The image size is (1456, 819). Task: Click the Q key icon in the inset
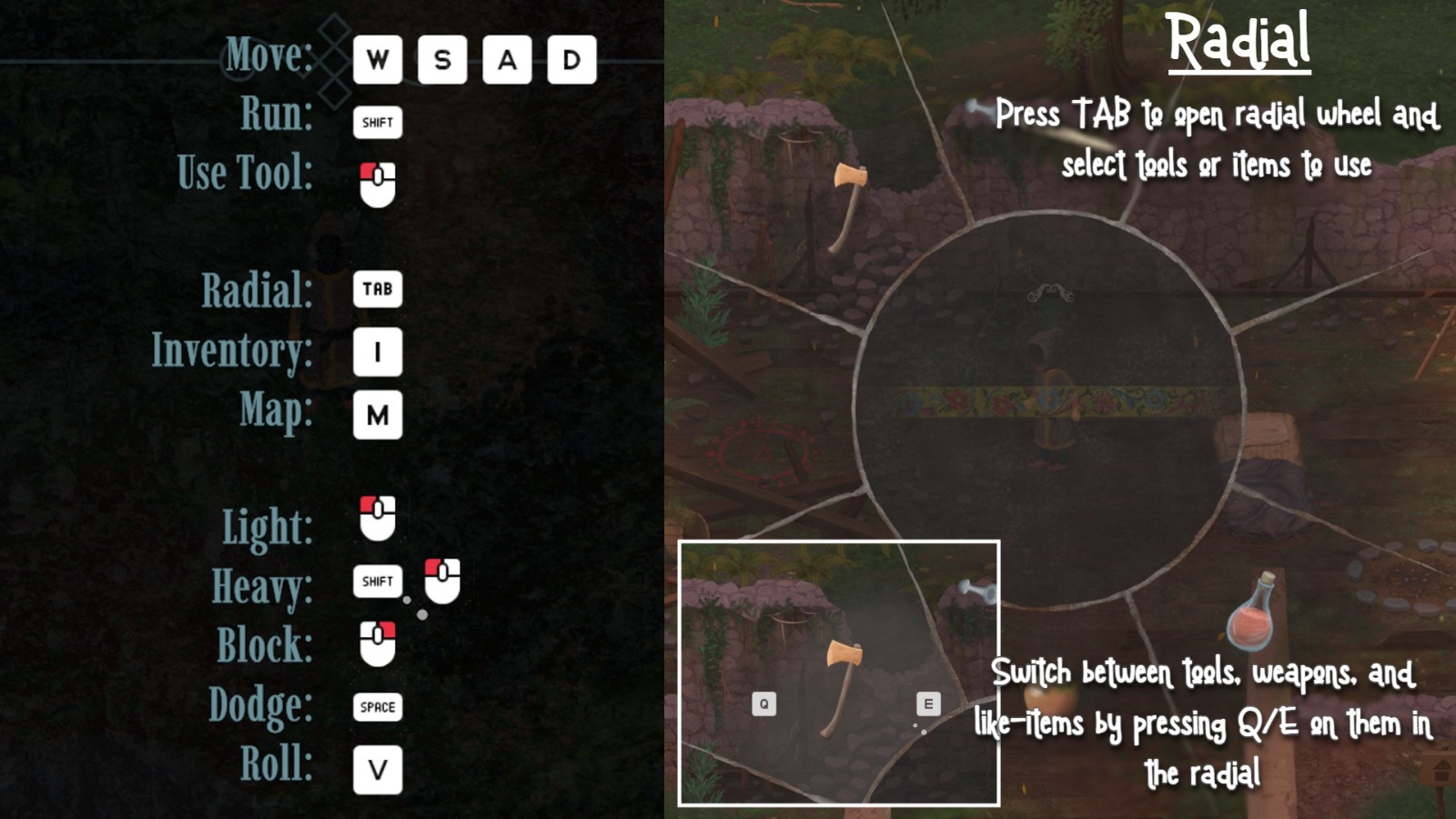tap(763, 702)
